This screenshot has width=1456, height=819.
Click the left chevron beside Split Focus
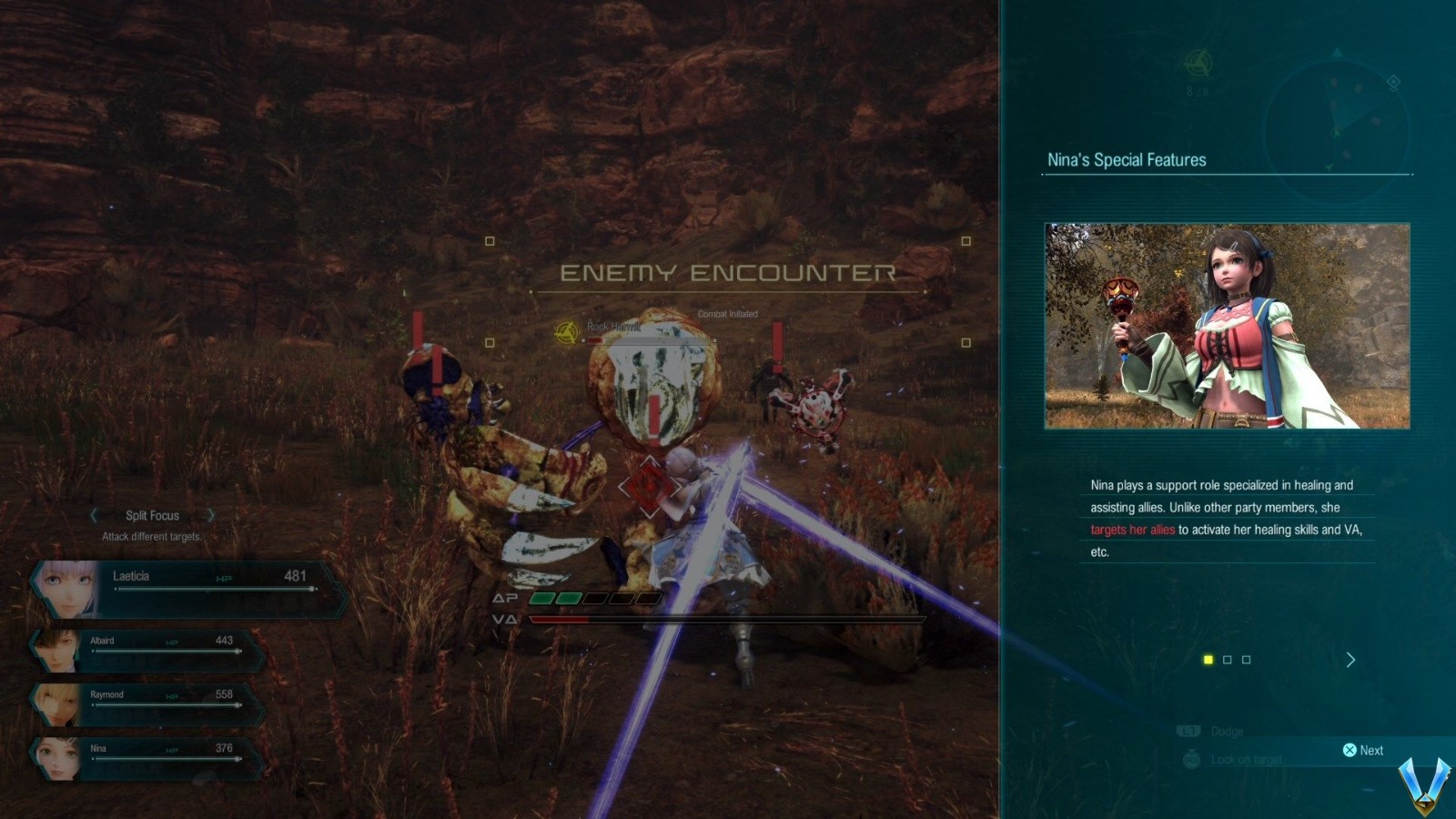click(x=94, y=515)
